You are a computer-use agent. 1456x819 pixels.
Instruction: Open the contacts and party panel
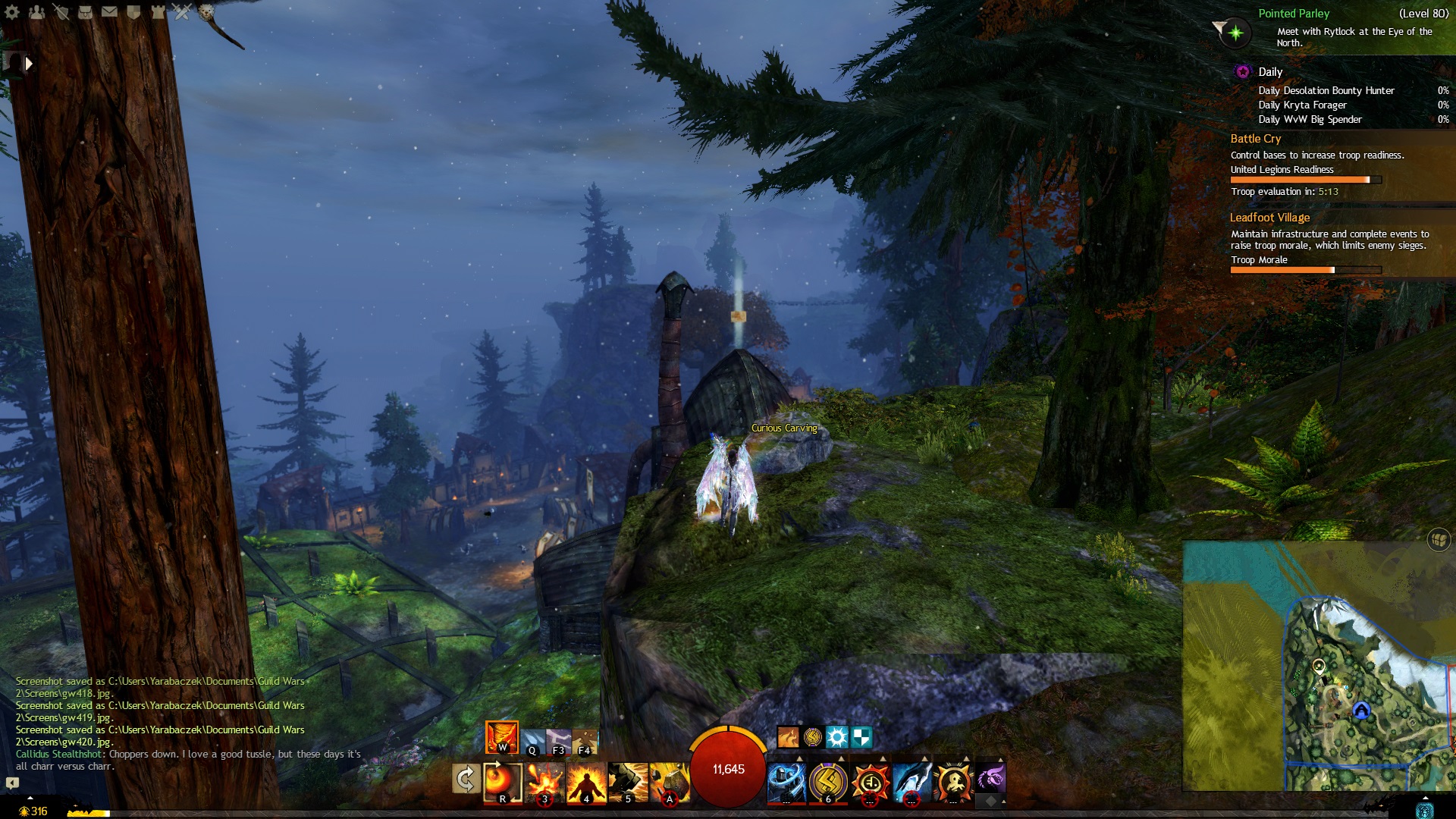36,12
